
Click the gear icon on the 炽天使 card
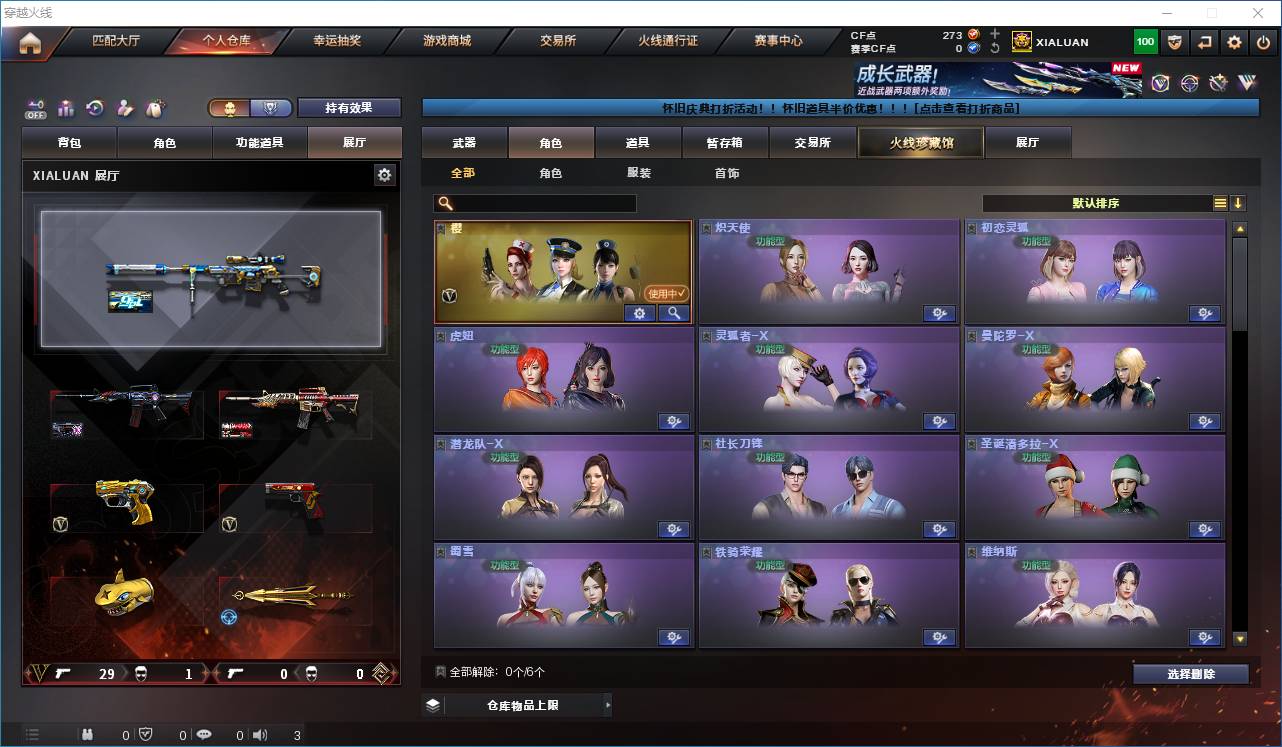tap(939, 313)
